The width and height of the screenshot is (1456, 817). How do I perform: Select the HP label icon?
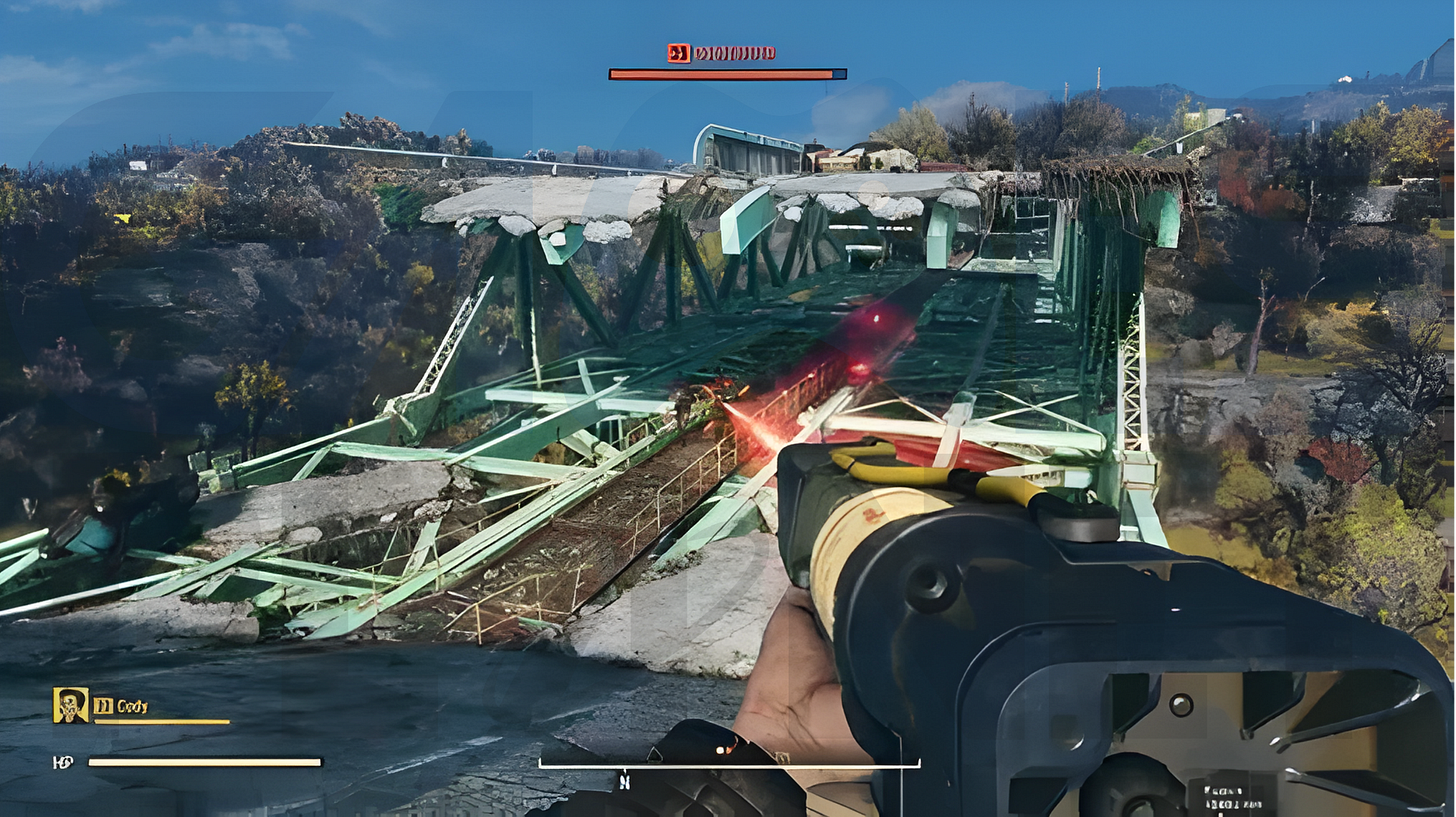pyautogui.click(x=63, y=762)
